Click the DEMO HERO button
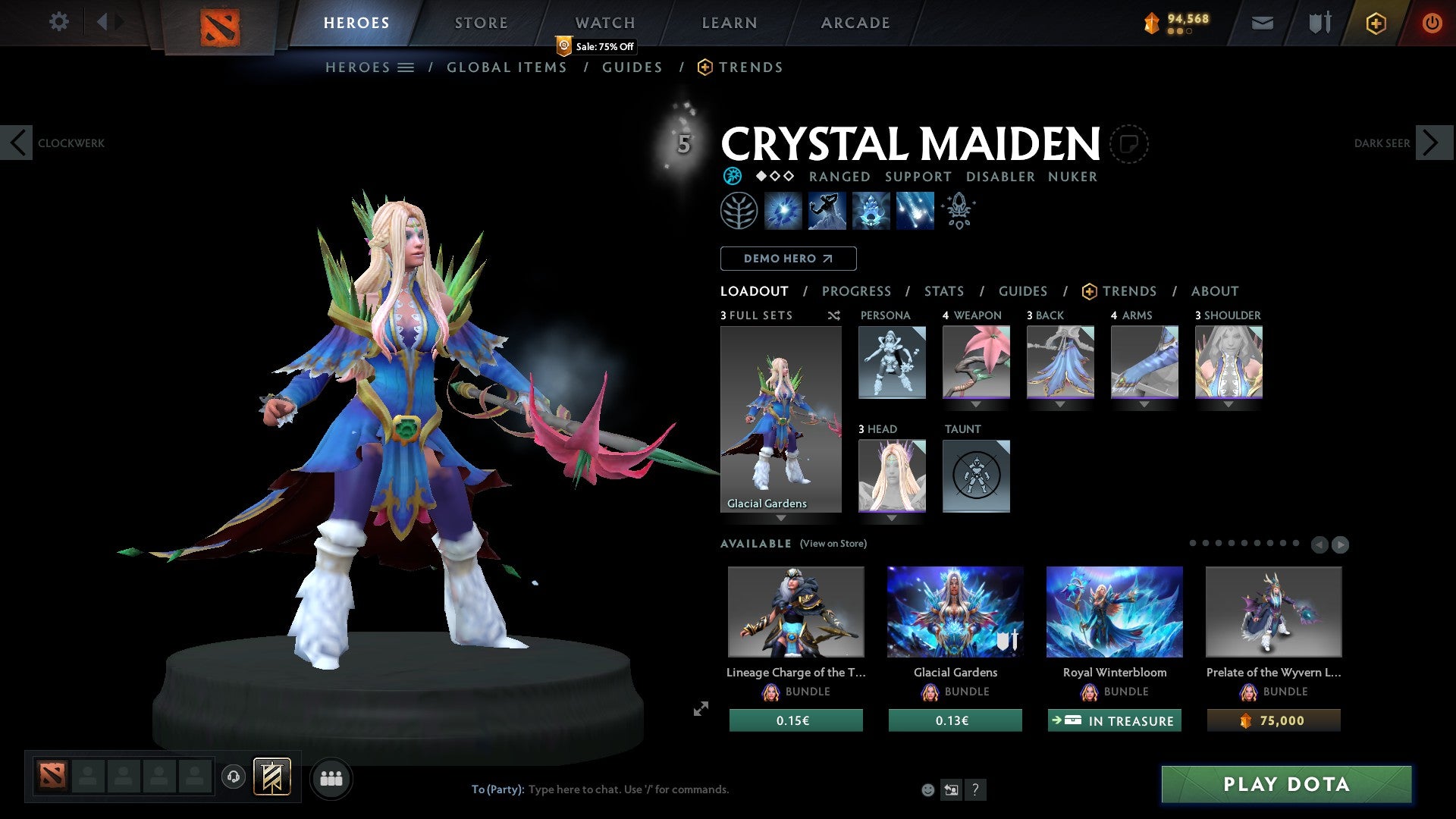1456x819 pixels. tap(788, 258)
